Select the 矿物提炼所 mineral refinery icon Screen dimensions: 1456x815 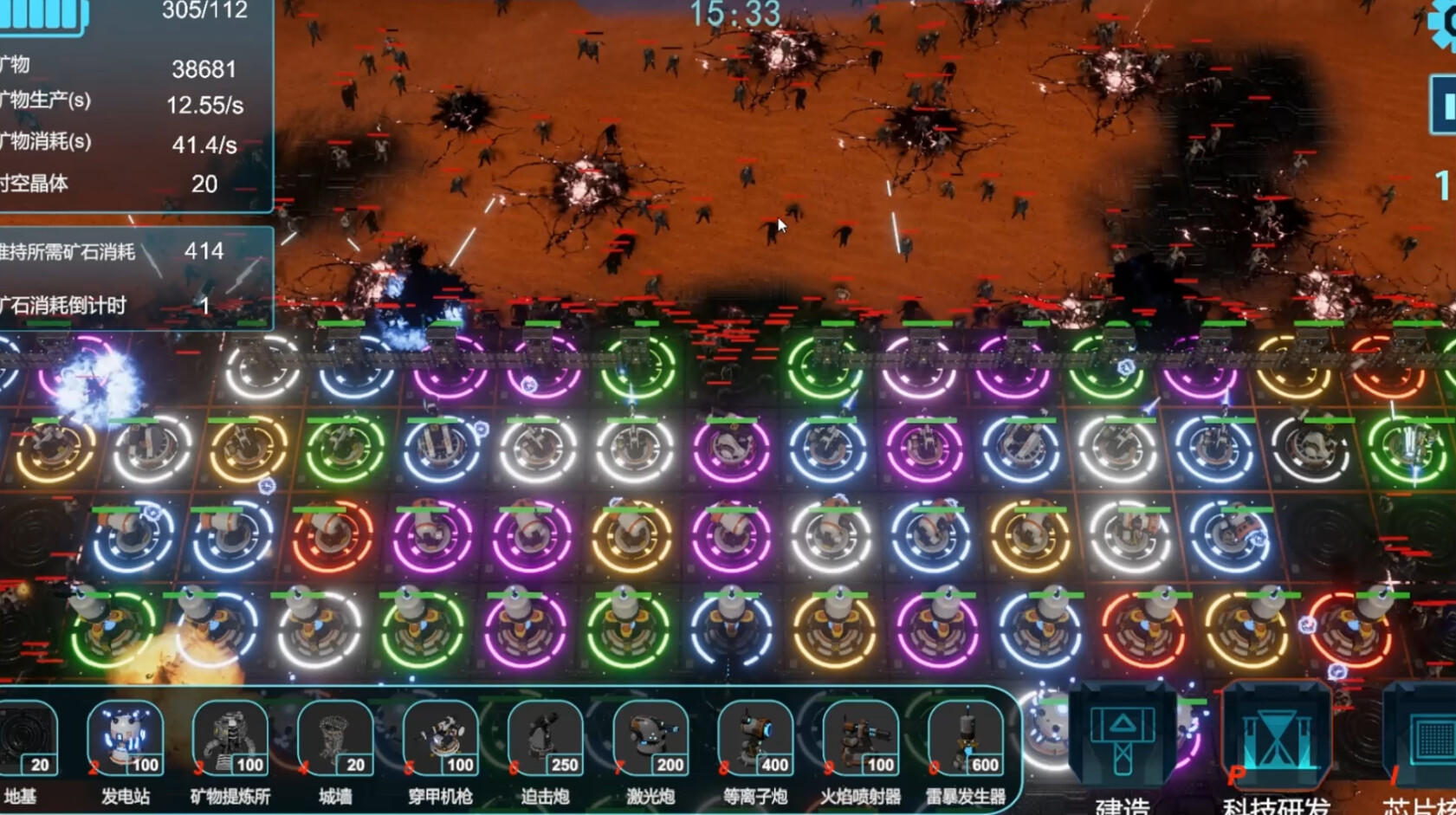pos(228,741)
